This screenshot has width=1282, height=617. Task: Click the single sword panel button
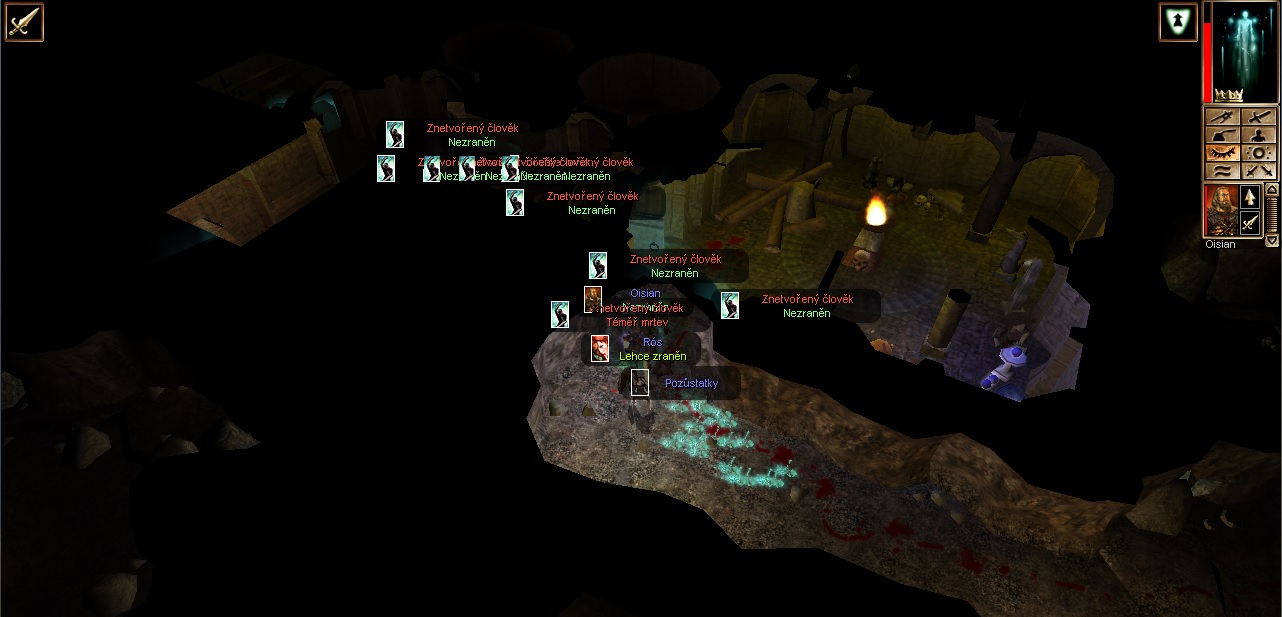coord(1258,117)
